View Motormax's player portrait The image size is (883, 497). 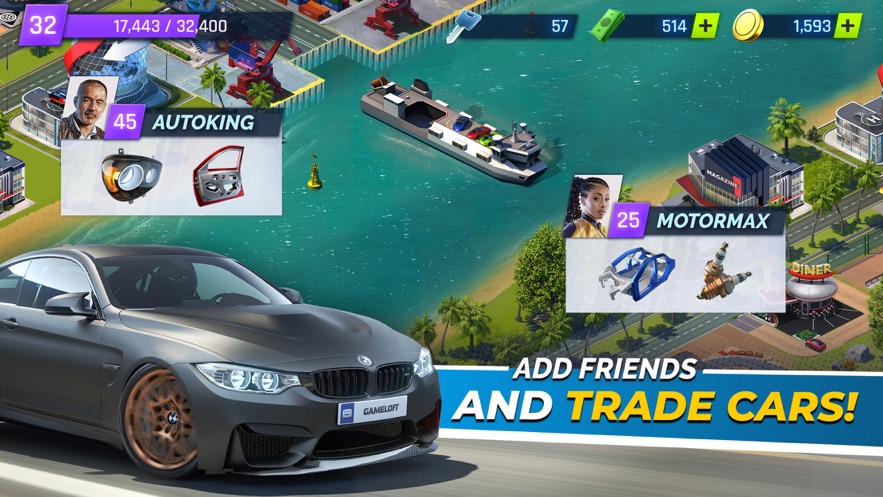click(587, 207)
